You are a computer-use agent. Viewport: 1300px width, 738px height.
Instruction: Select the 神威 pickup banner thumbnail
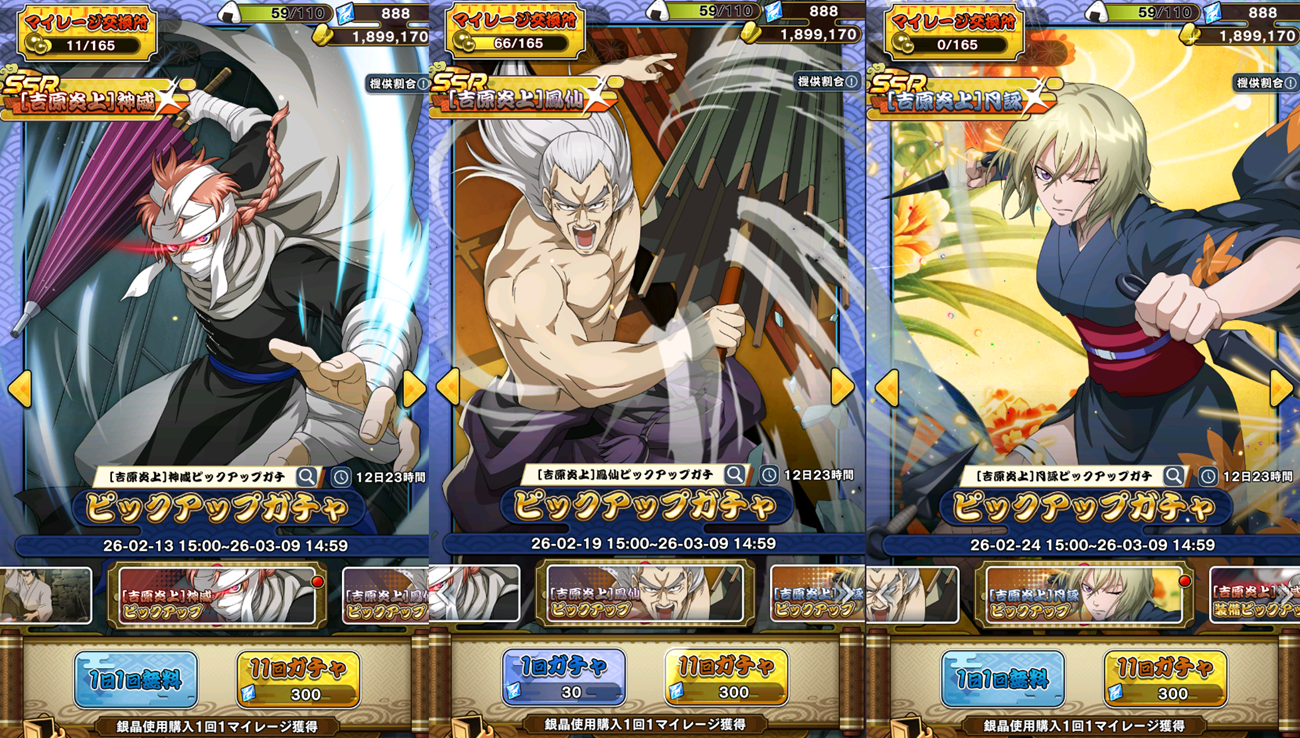tap(217, 595)
